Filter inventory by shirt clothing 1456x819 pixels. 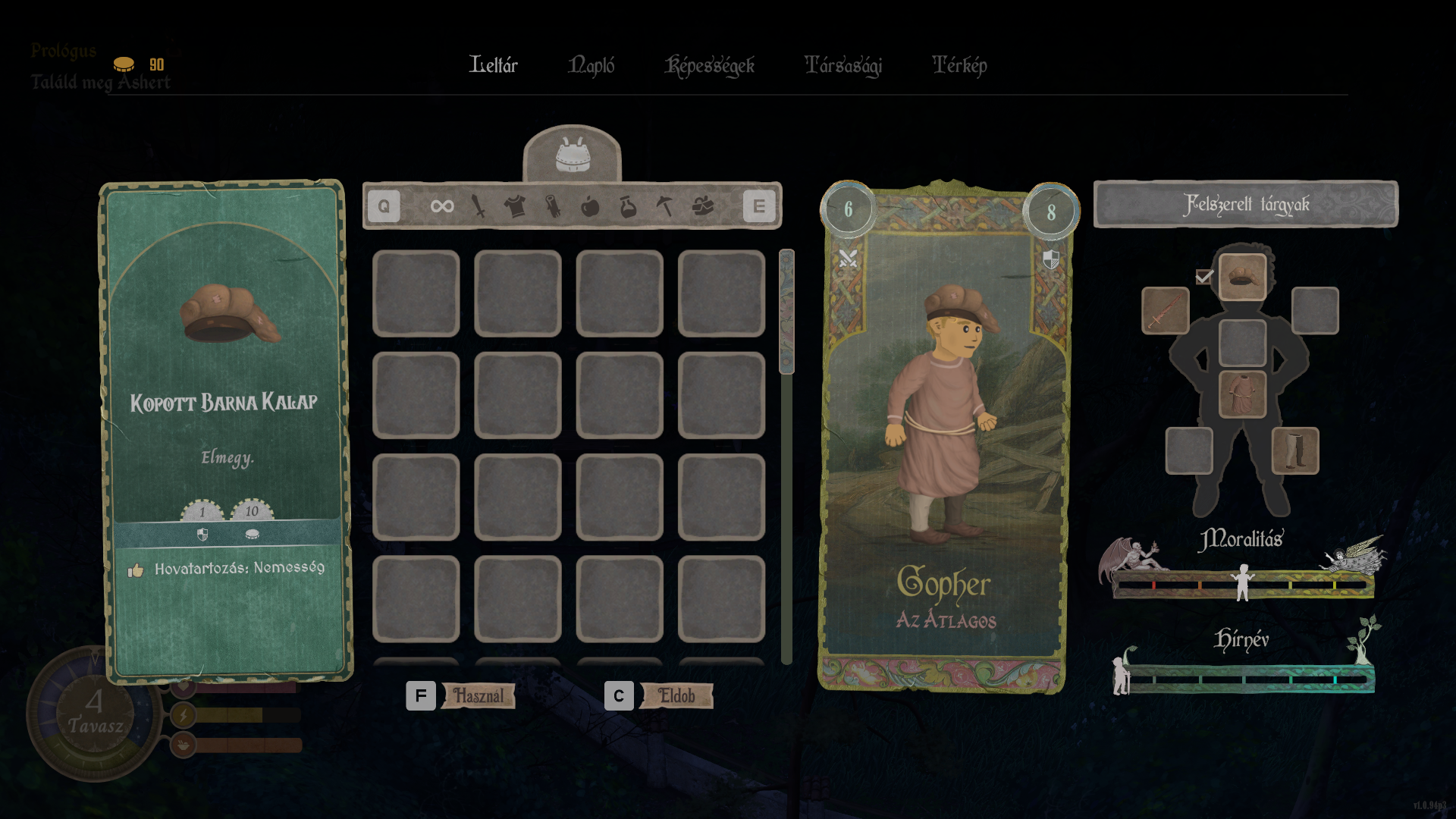tap(515, 206)
